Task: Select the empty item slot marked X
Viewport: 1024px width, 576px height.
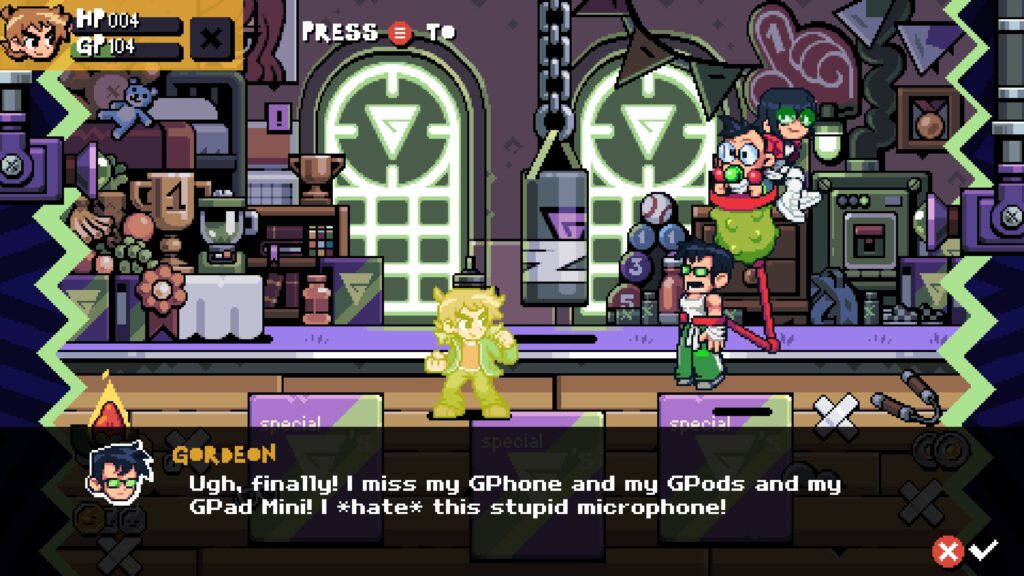Action: pyautogui.click(x=211, y=37)
